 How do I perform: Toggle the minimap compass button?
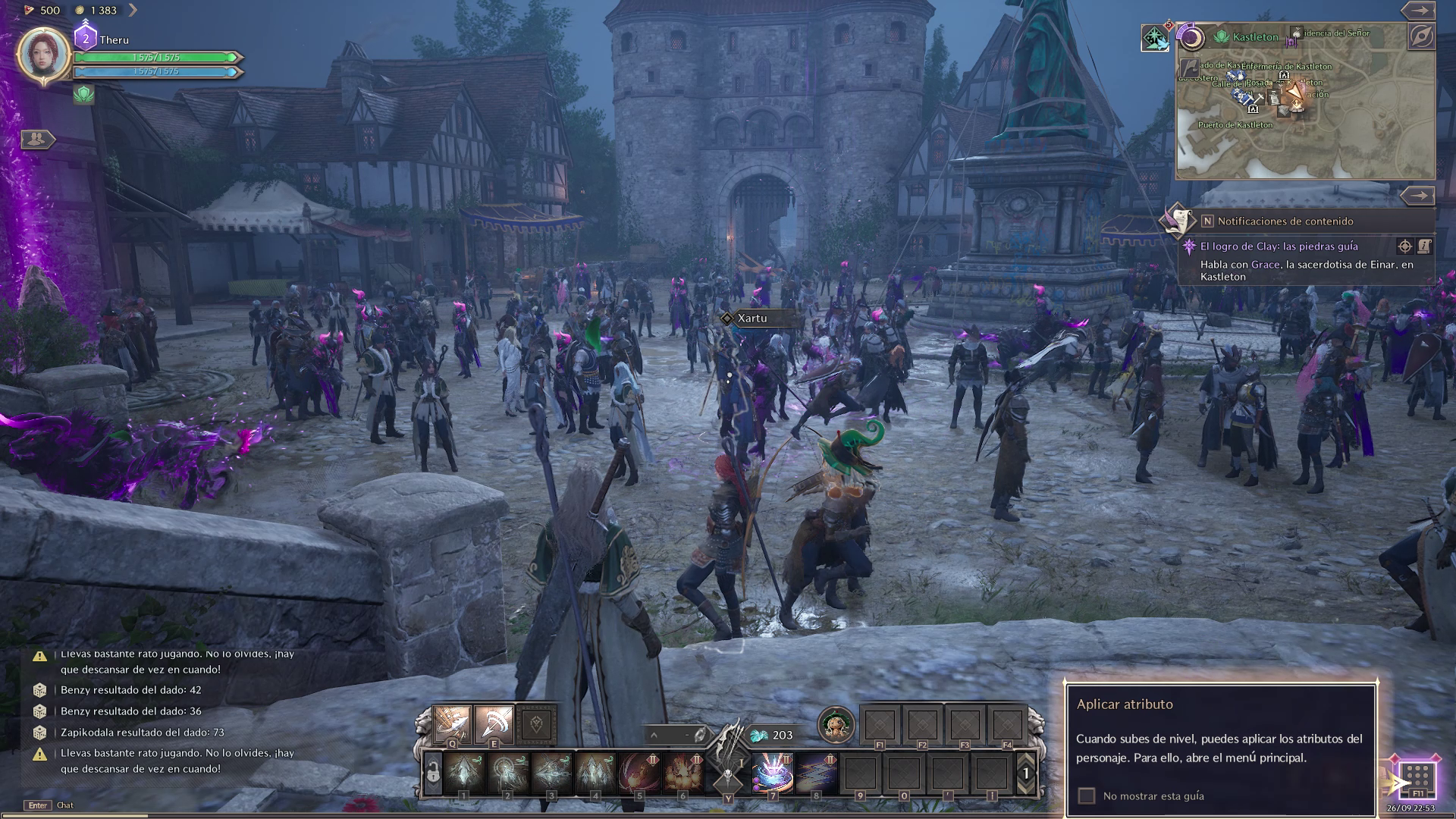[1421, 36]
